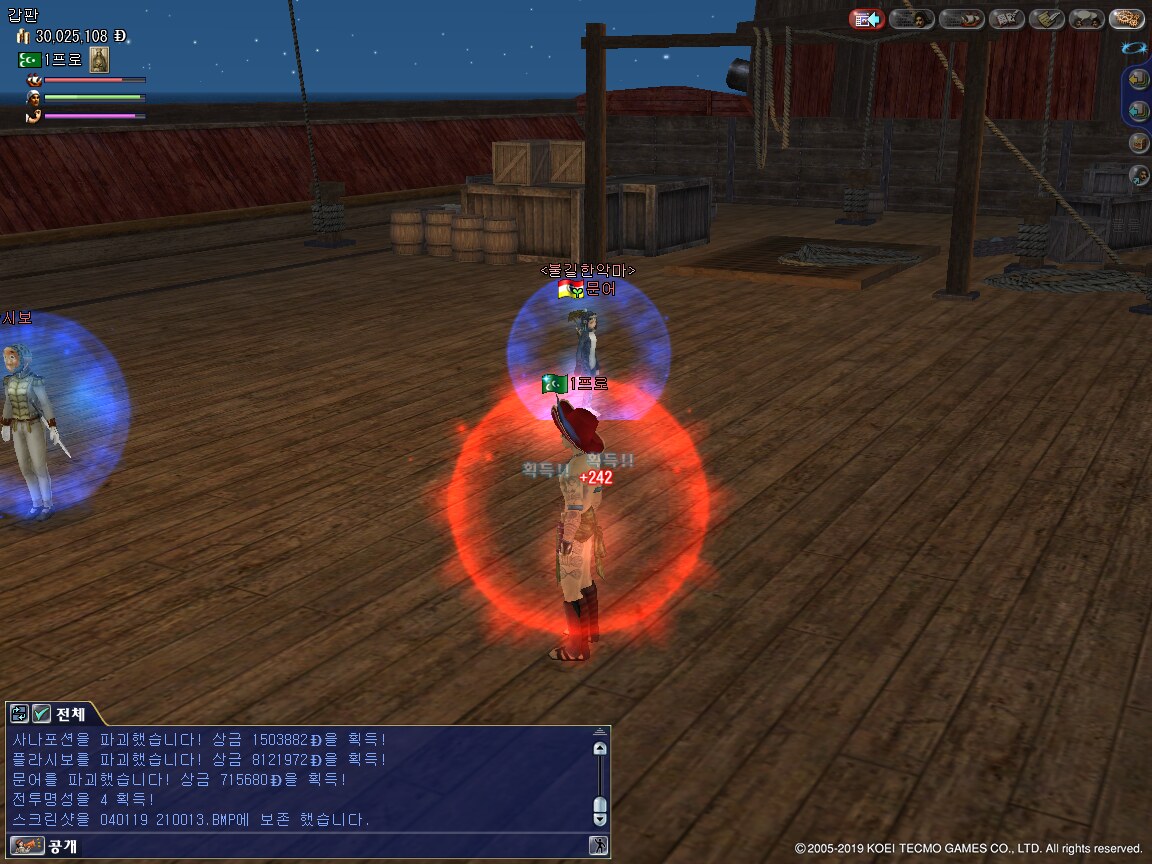
Task: Select the 전체 chat tab
Action: [x=70, y=714]
